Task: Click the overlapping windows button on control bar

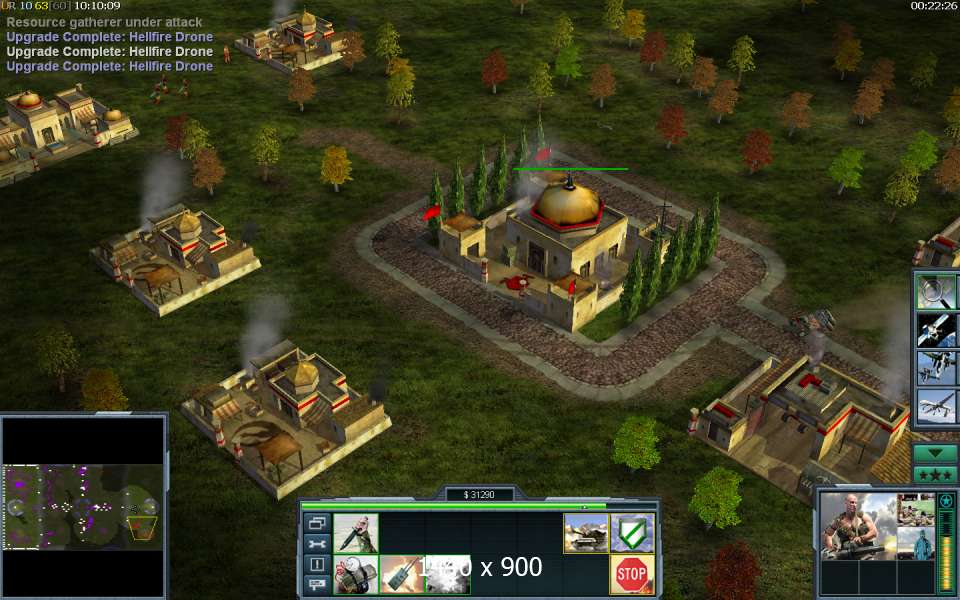Action: [x=317, y=523]
